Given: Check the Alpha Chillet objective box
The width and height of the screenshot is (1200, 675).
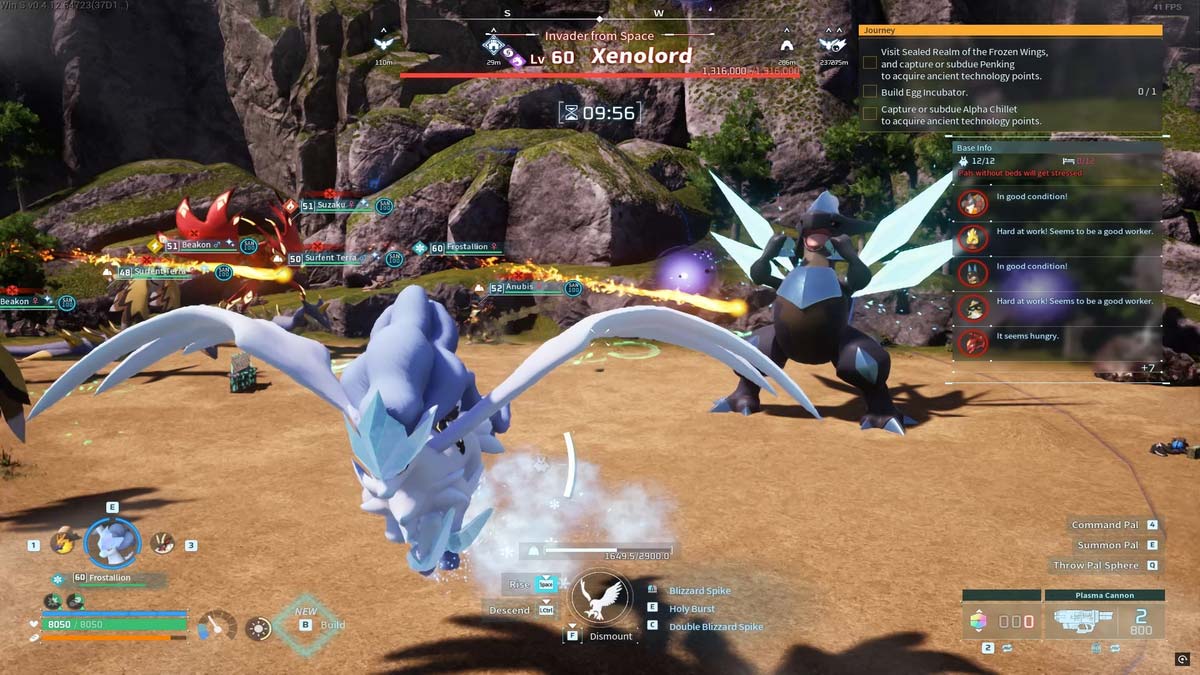Looking at the screenshot, I should 870,114.
